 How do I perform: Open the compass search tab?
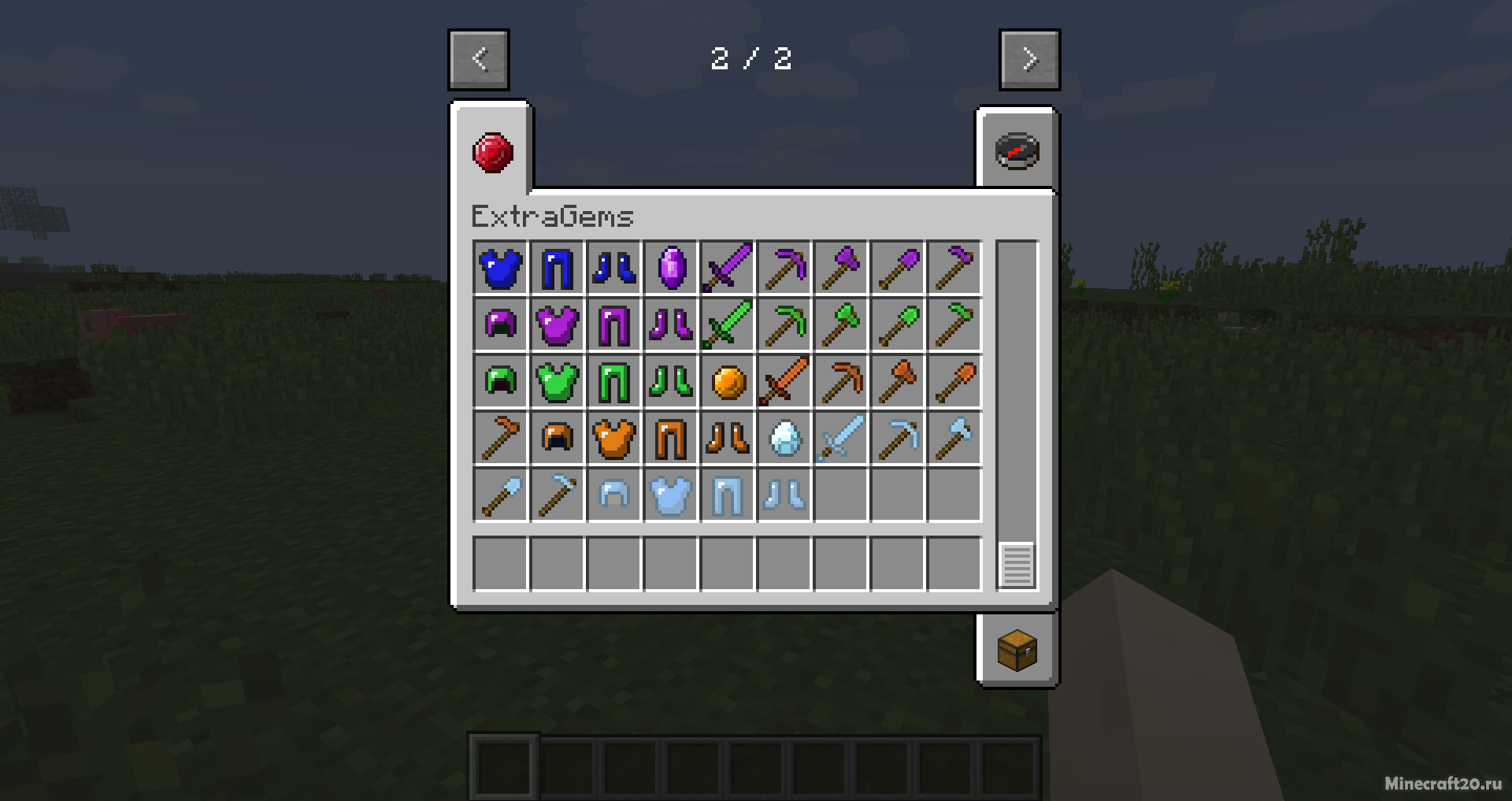[x=1017, y=151]
